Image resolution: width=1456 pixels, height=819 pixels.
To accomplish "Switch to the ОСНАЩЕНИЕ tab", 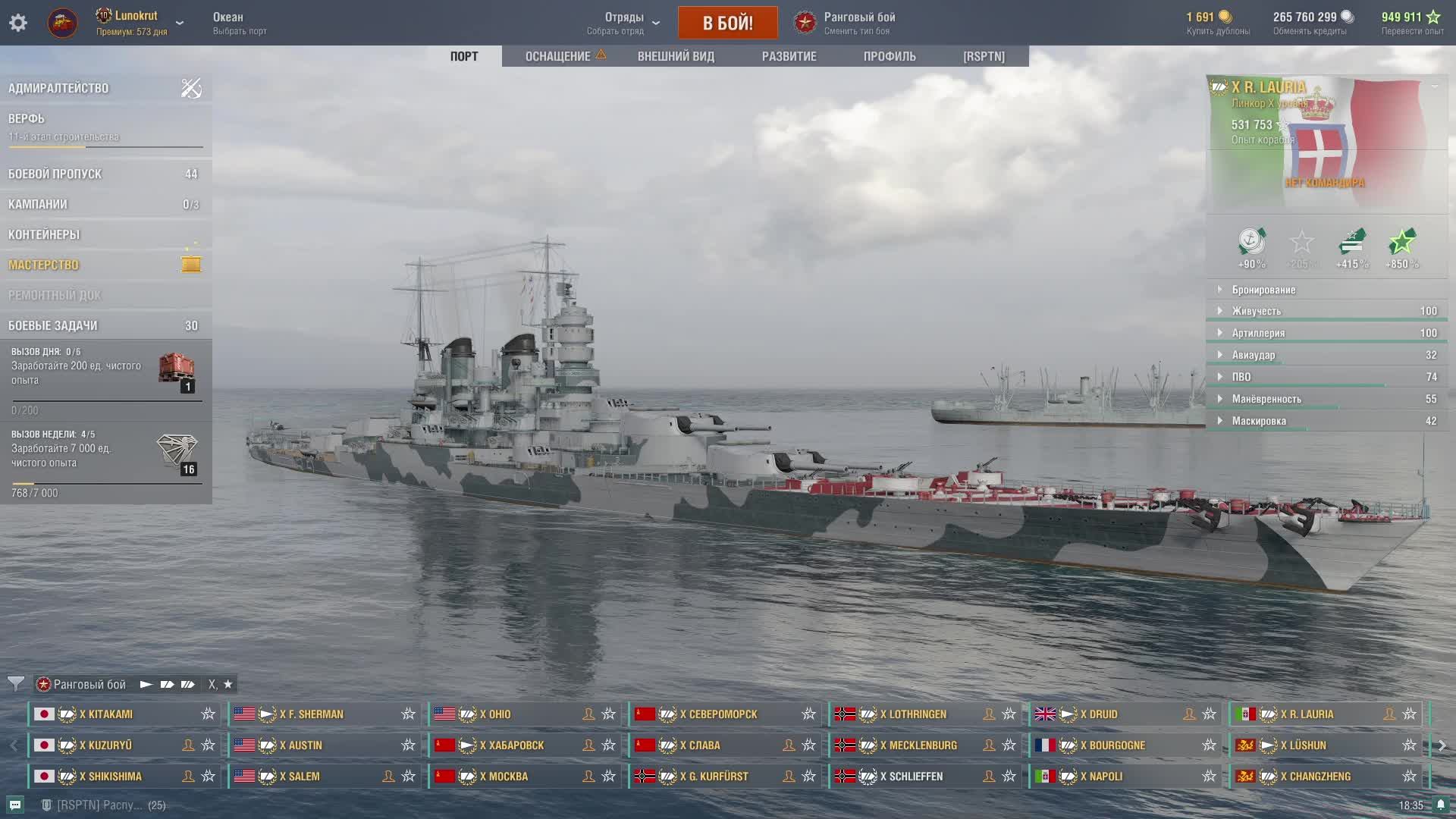I will (557, 56).
